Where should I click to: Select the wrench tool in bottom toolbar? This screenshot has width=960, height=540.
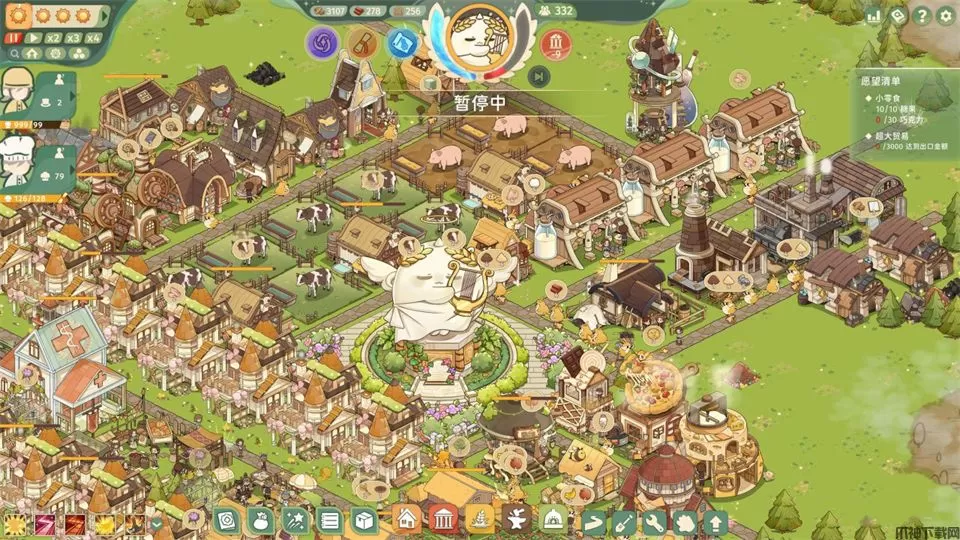(x=654, y=521)
